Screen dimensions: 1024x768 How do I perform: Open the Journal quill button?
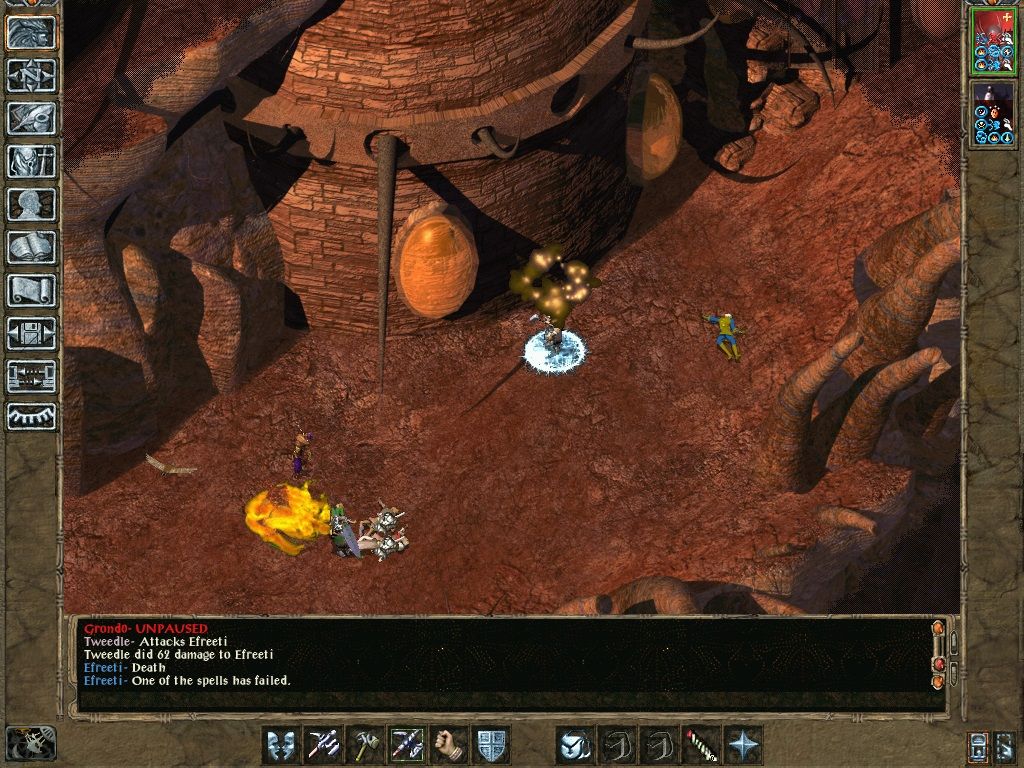pyautogui.click(x=32, y=118)
